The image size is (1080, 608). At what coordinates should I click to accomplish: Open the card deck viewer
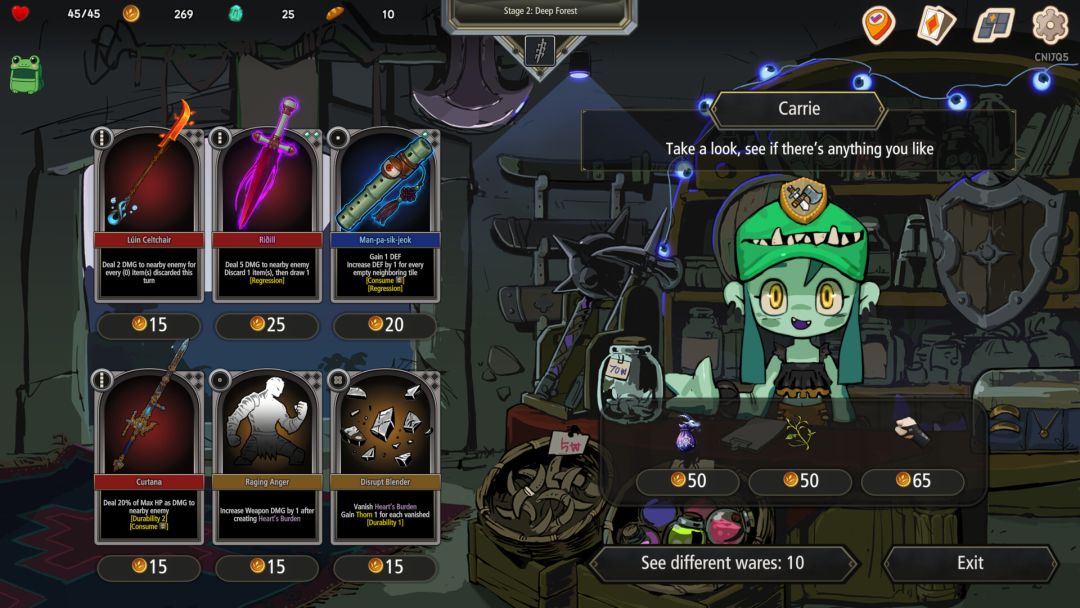[x=937, y=25]
